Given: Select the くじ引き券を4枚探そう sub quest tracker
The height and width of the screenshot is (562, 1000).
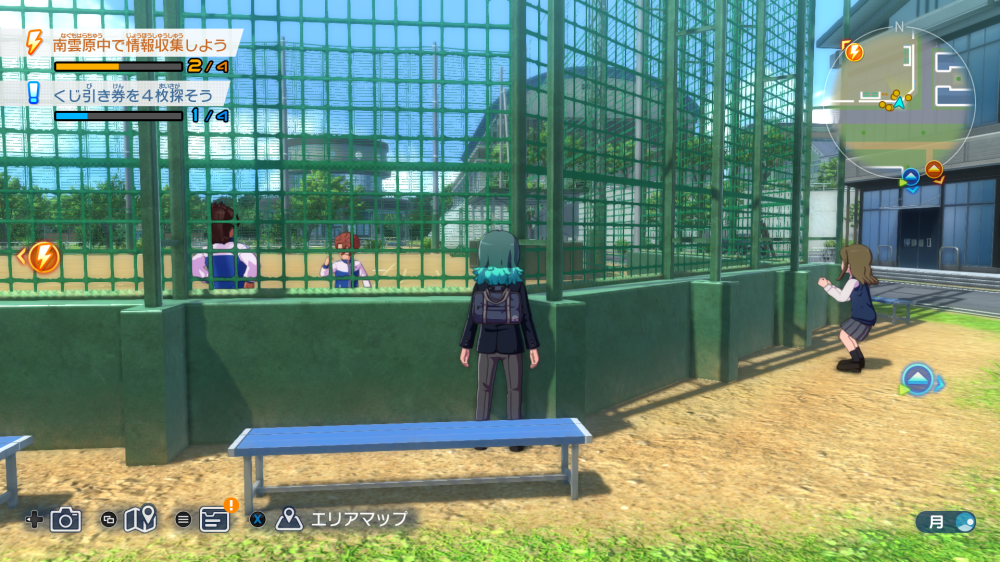Looking at the screenshot, I should pos(137,93).
